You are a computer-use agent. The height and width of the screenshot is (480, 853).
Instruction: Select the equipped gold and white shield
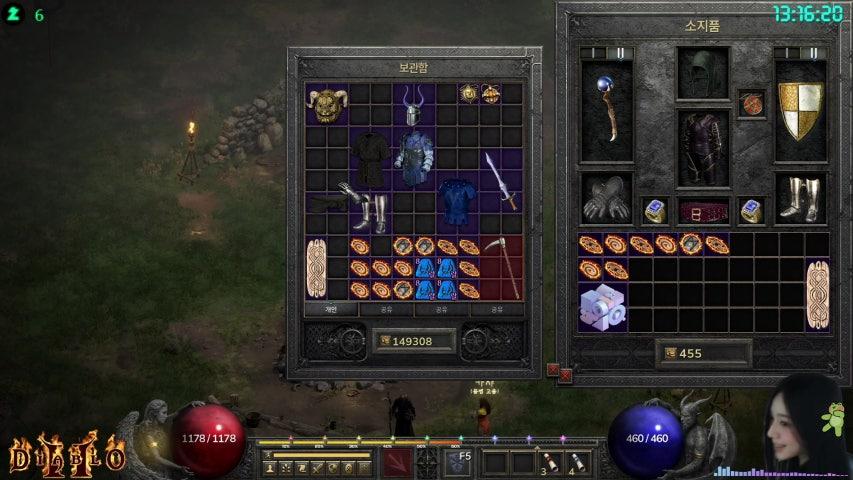800,110
